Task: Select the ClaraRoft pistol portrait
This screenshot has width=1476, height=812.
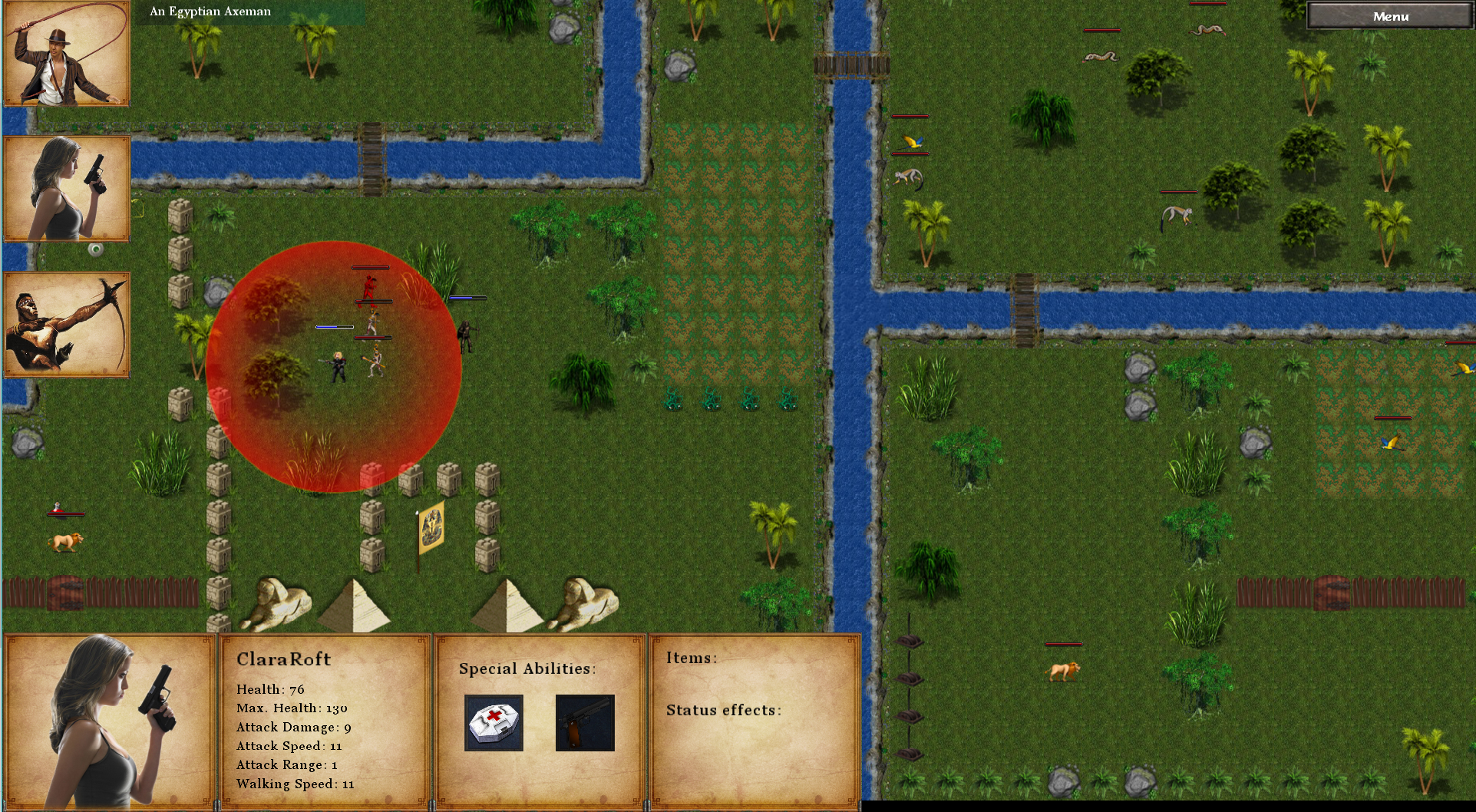Action: pos(67,189)
